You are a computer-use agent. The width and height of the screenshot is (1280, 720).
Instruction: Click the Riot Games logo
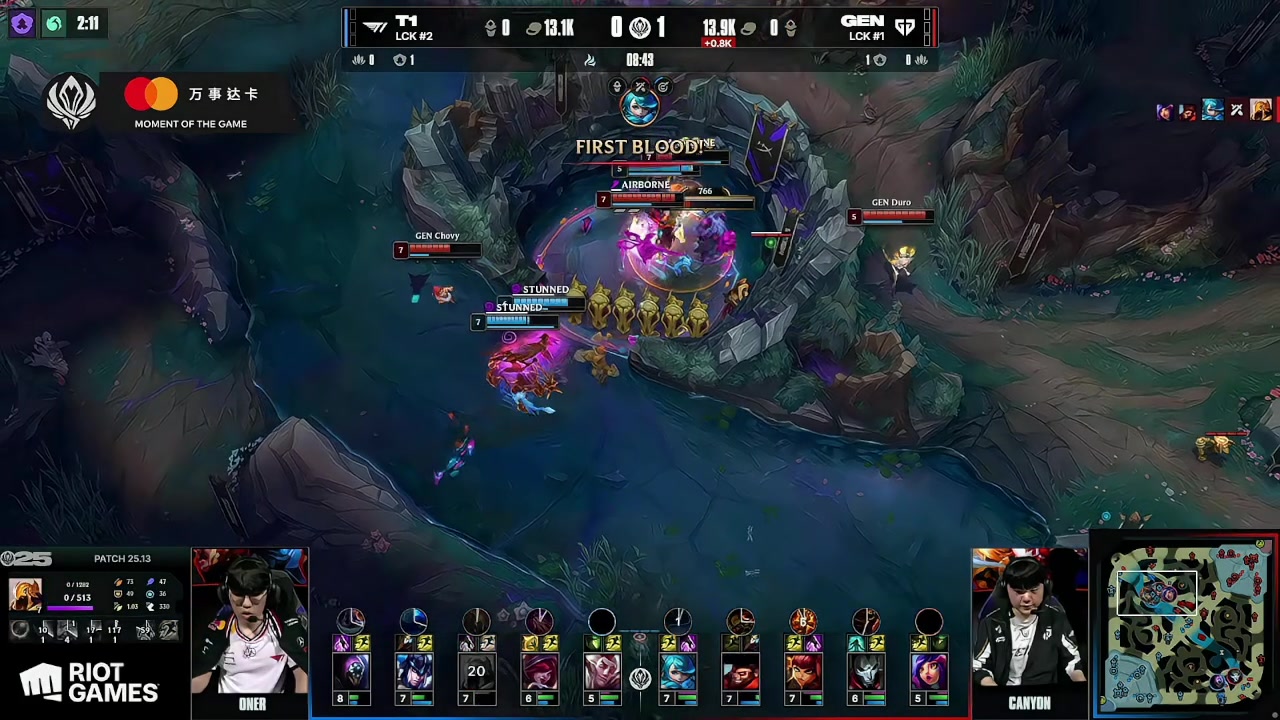(x=90, y=683)
